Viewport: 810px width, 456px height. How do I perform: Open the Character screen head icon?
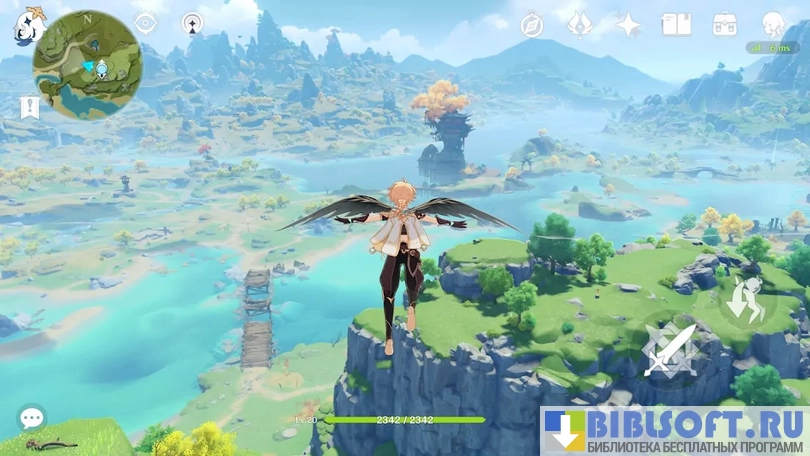(x=773, y=25)
